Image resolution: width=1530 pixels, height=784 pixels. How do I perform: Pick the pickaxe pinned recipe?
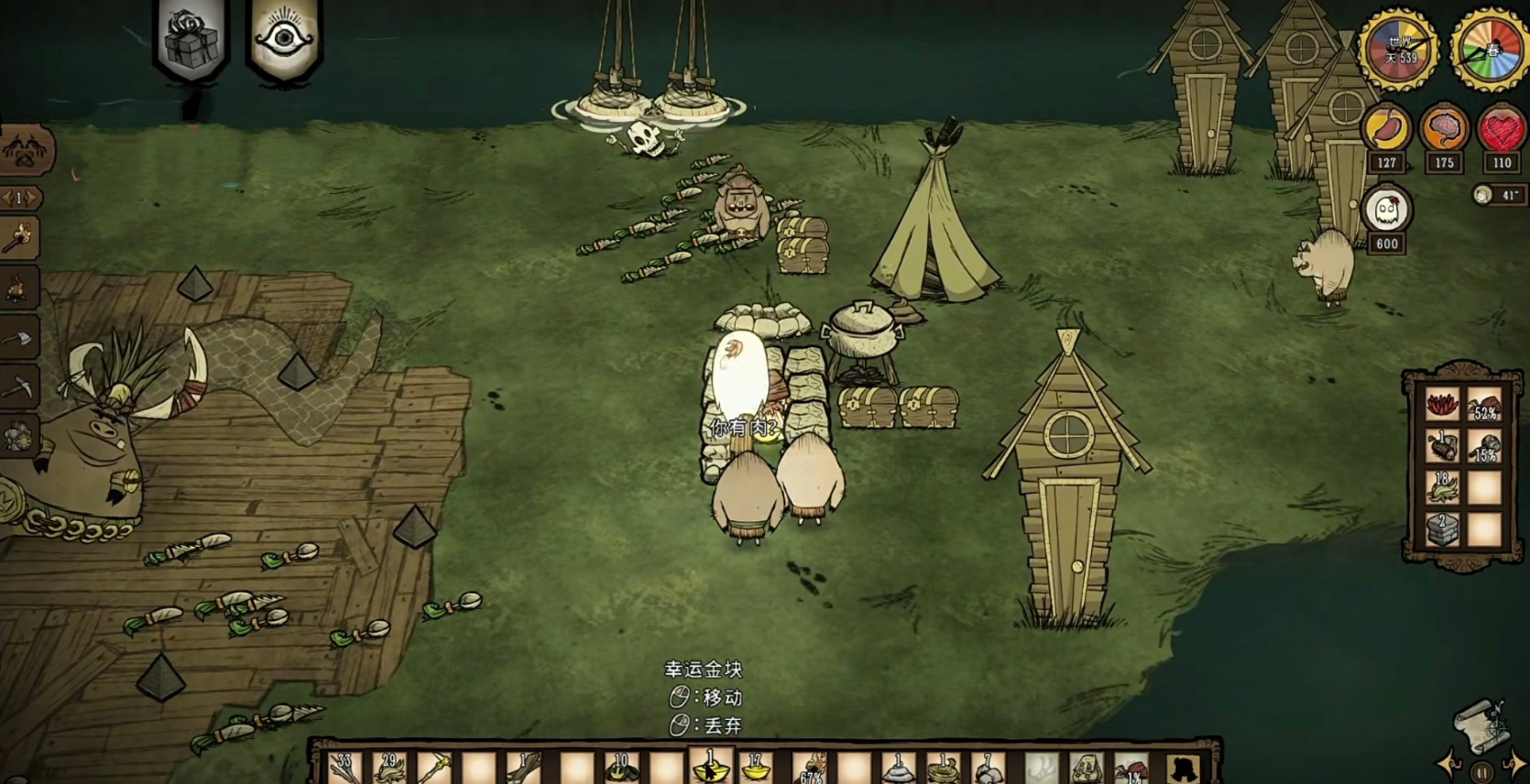pos(19,388)
